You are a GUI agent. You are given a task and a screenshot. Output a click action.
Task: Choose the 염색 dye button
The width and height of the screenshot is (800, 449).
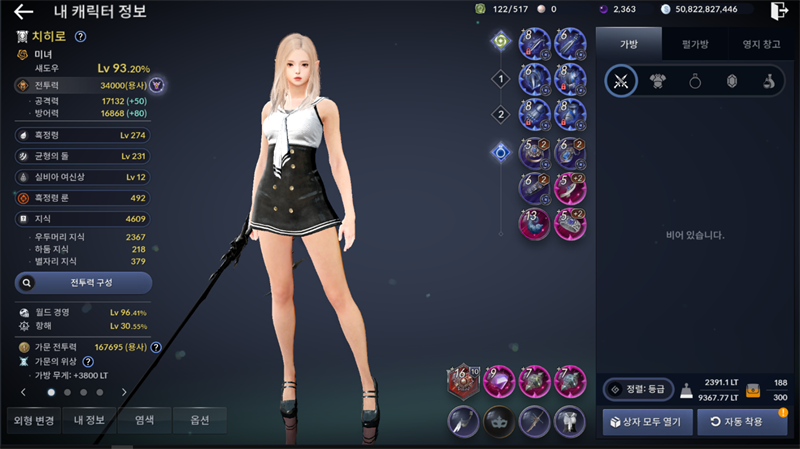(x=145, y=421)
